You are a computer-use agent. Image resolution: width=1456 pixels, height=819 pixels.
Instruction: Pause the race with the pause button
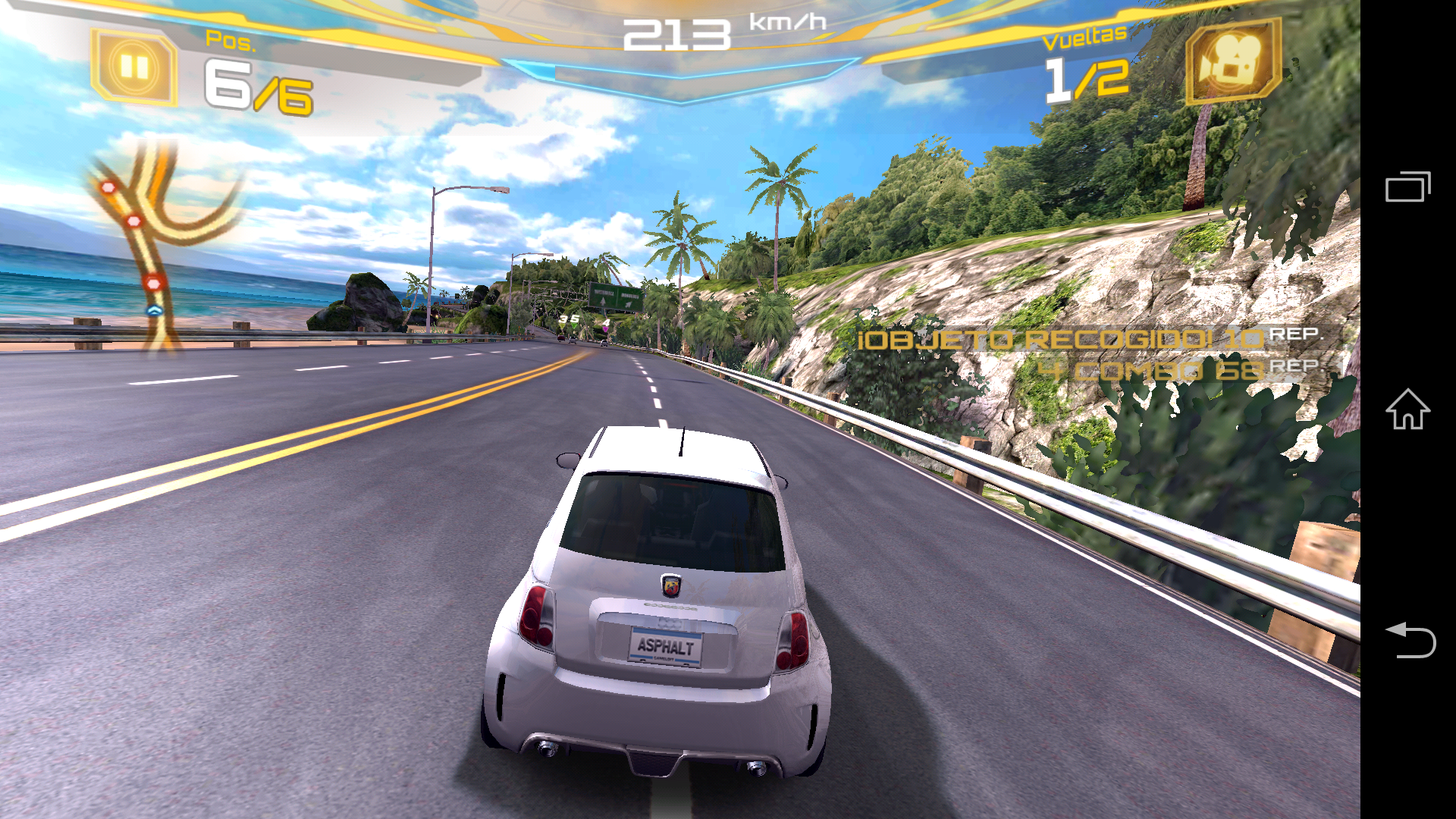click(x=134, y=67)
